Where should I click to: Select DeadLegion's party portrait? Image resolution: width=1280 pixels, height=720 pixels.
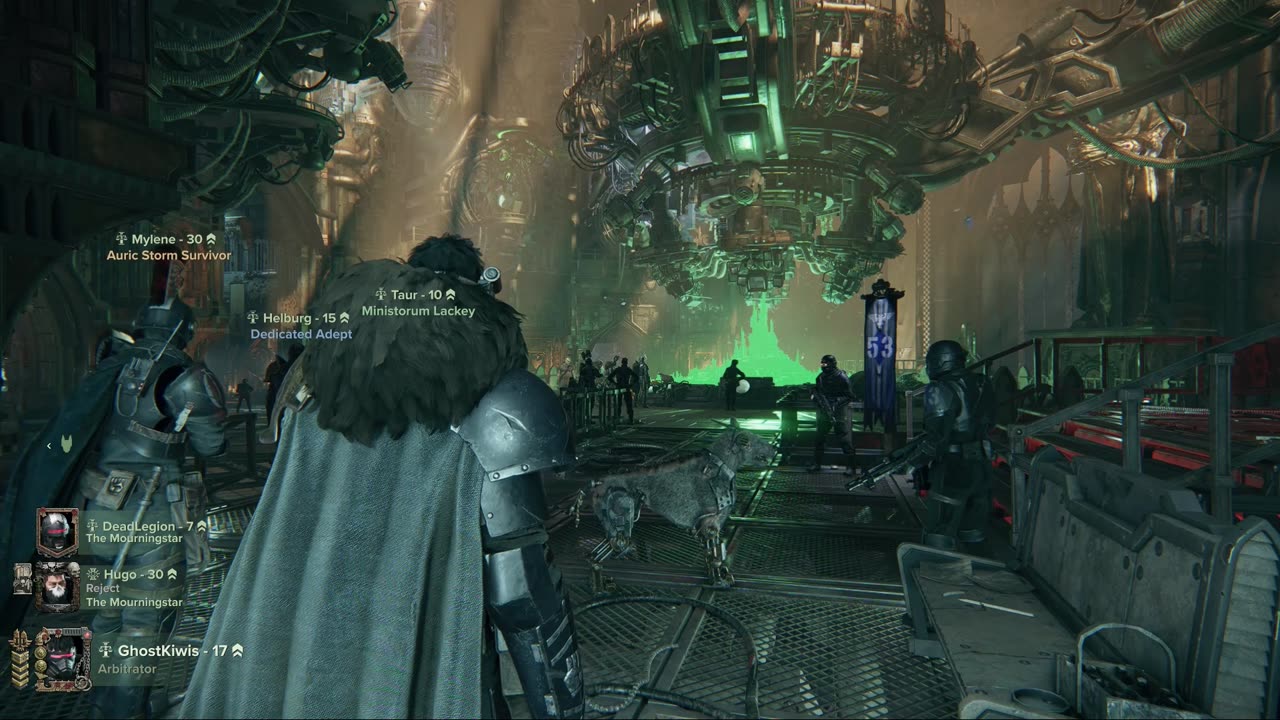(57, 532)
